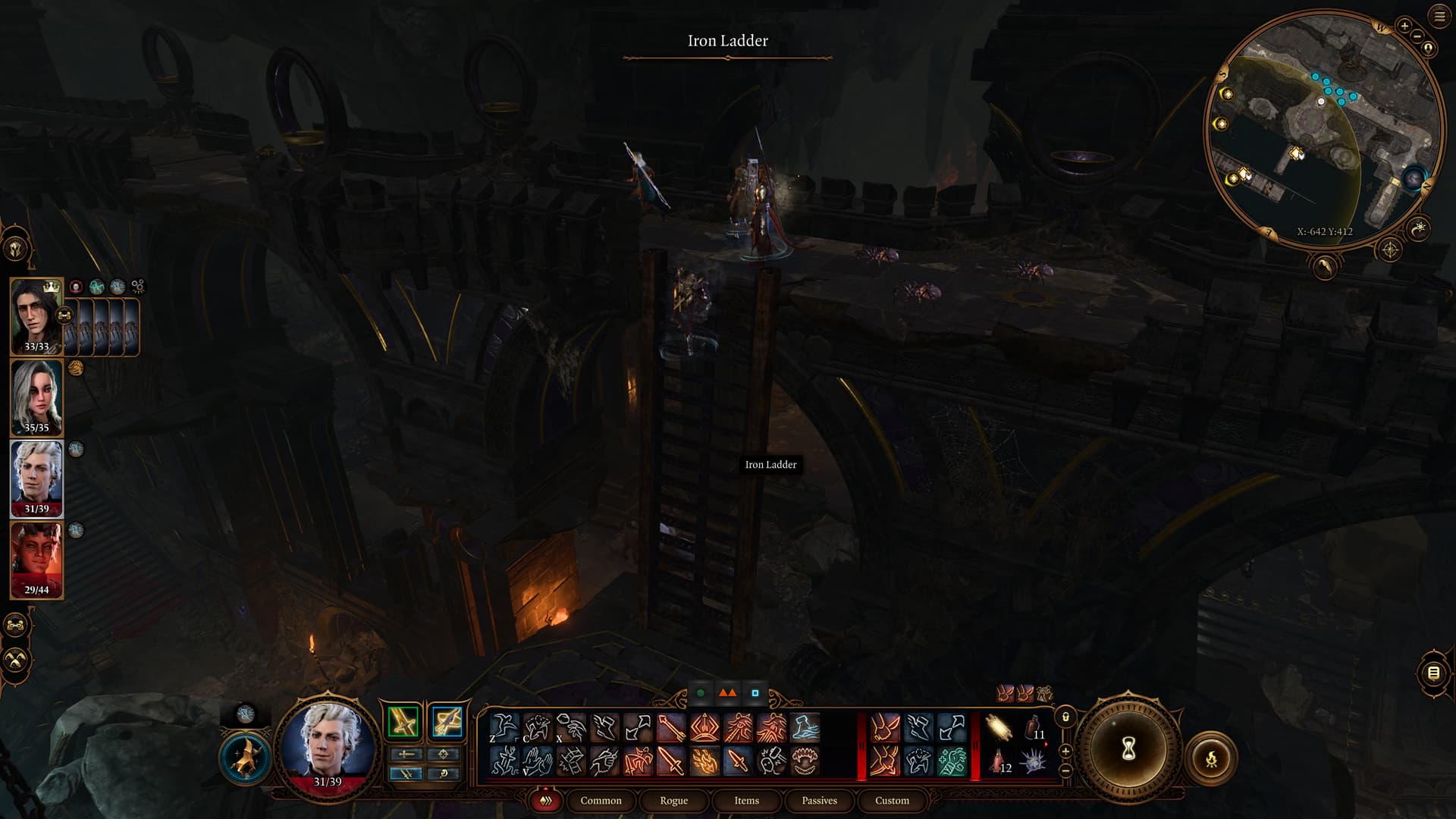The image size is (1456, 819).
Task: Choose the dark-haired party leader portrait
Action: pyautogui.click(x=36, y=315)
